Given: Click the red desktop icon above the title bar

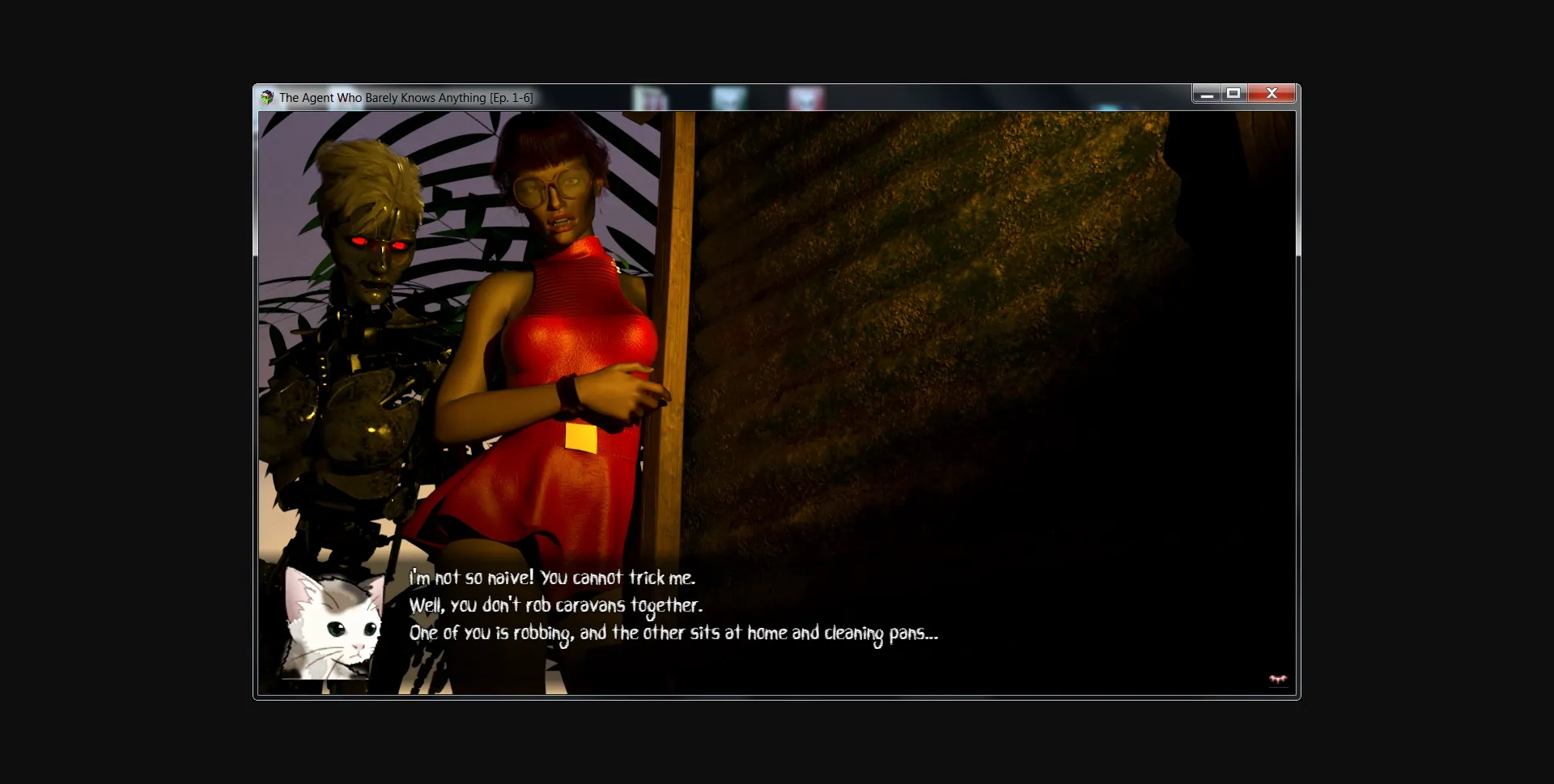Looking at the screenshot, I should pos(805,97).
